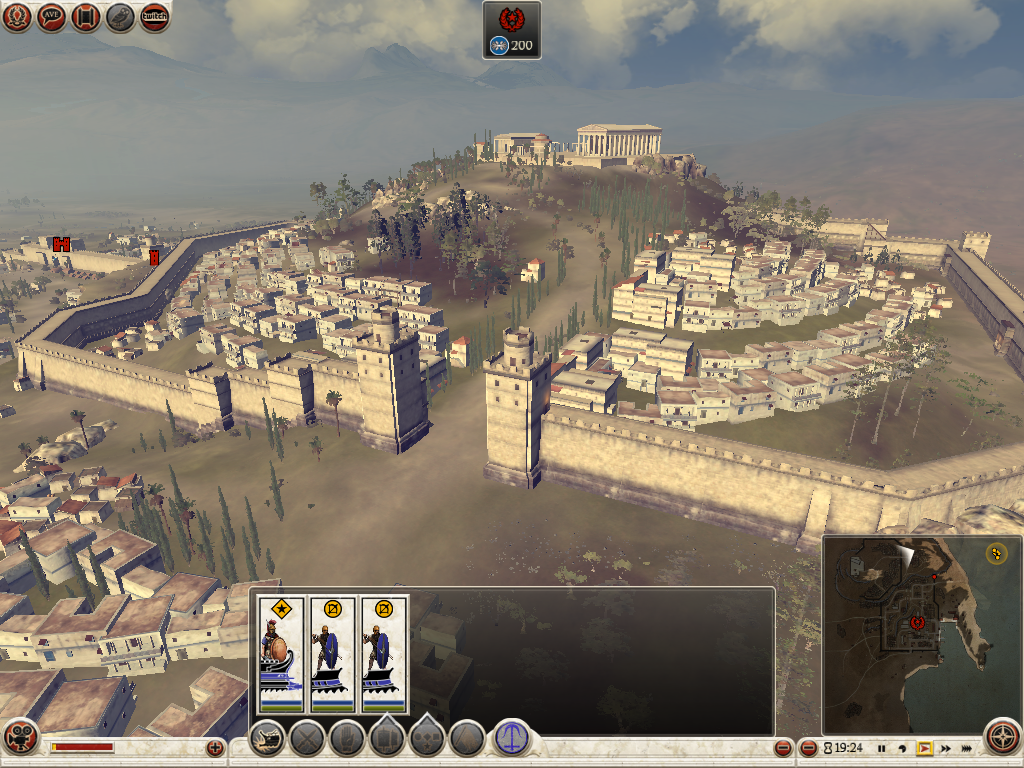
Task: Activate the ram attack ability button
Action: [268, 739]
